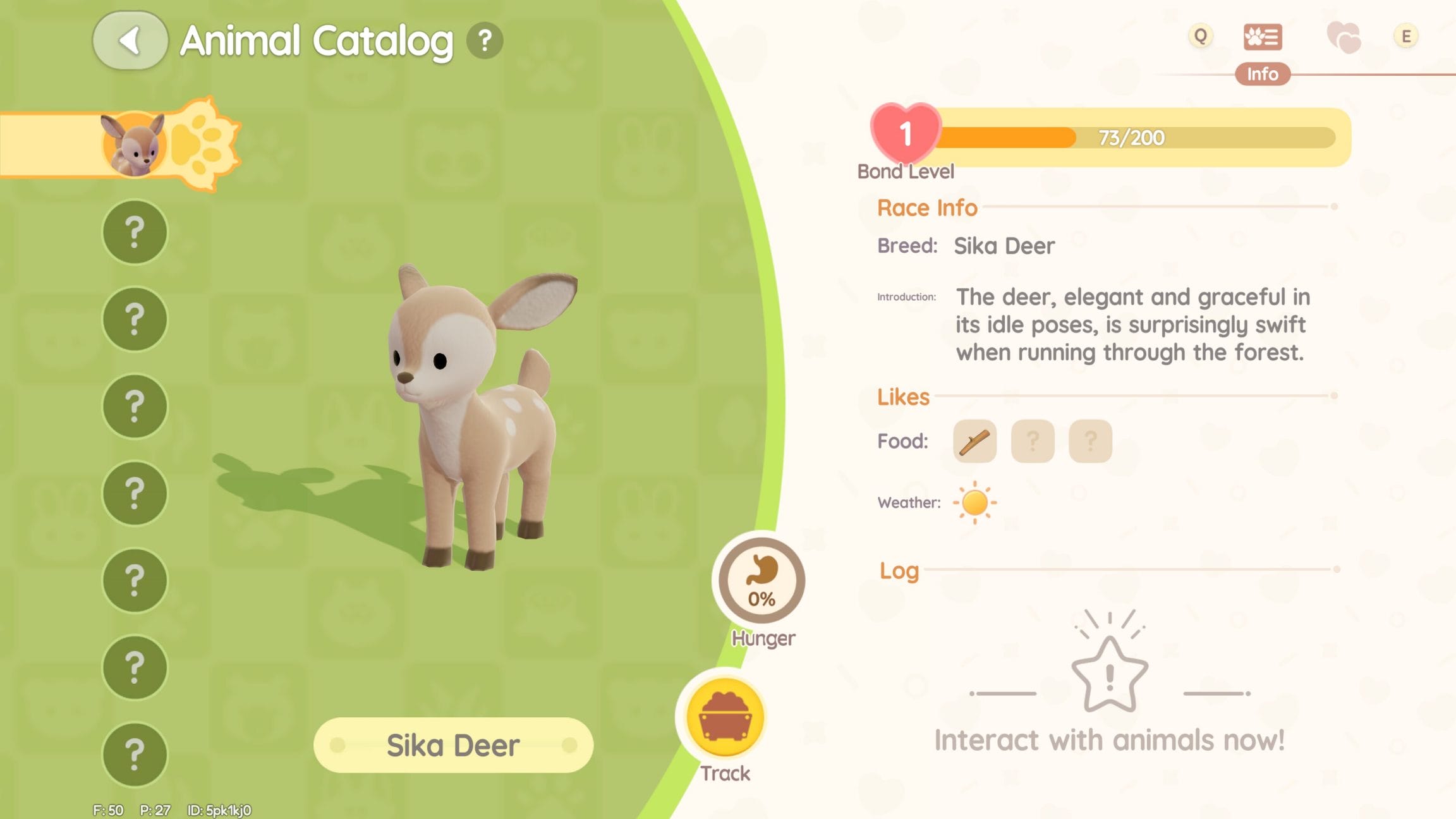
Task: Reveal the first unknown food slot
Action: [x=1033, y=441]
